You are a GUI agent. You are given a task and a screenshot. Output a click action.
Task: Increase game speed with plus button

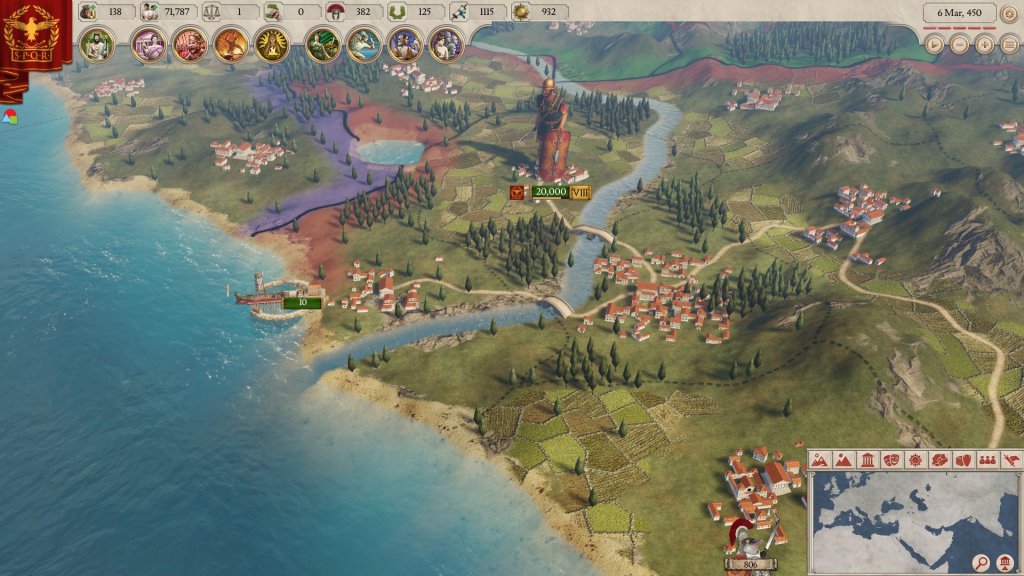tap(985, 44)
